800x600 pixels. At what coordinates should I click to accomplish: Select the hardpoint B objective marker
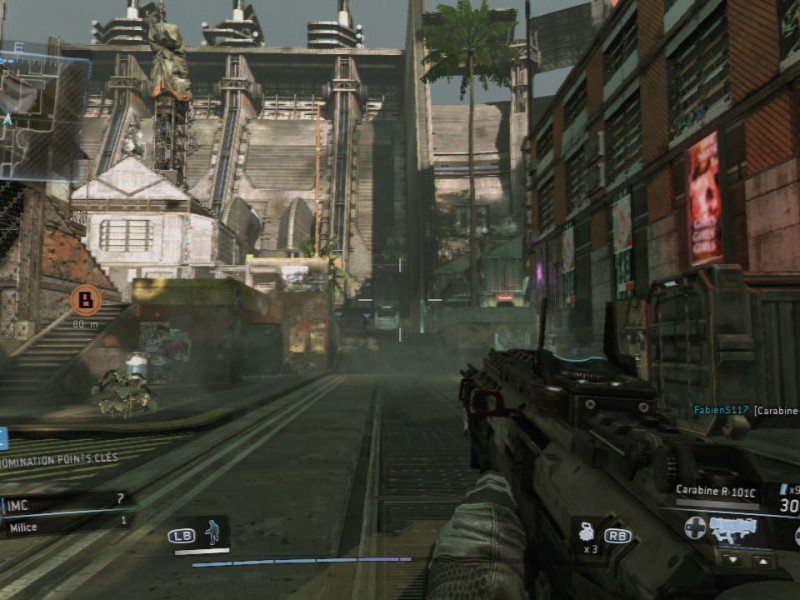pos(86,299)
